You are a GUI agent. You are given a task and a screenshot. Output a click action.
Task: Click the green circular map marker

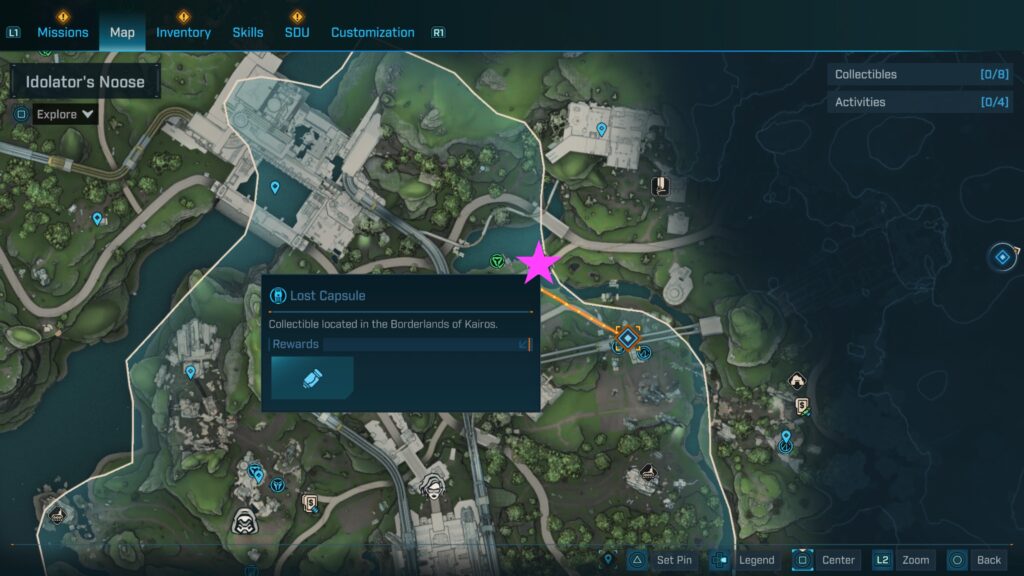[x=497, y=261]
